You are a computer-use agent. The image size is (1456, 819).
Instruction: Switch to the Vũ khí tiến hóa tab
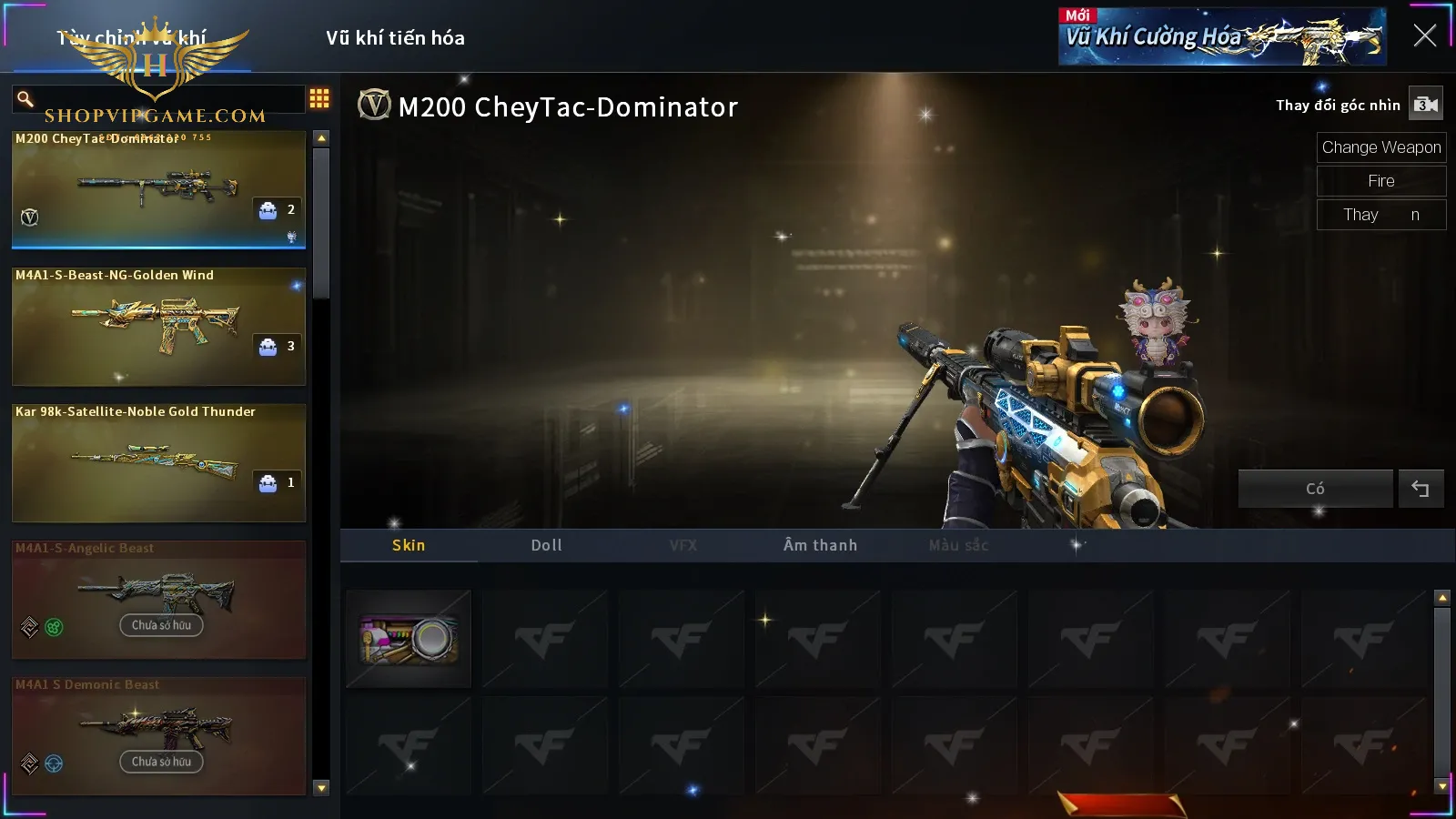click(395, 38)
